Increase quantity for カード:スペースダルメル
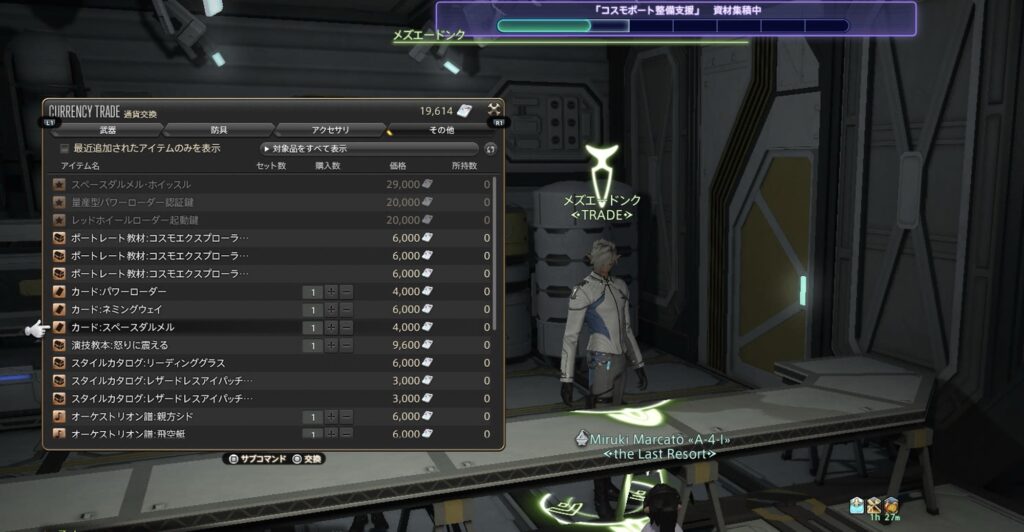The height and width of the screenshot is (532, 1024). [x=331, y=327]
